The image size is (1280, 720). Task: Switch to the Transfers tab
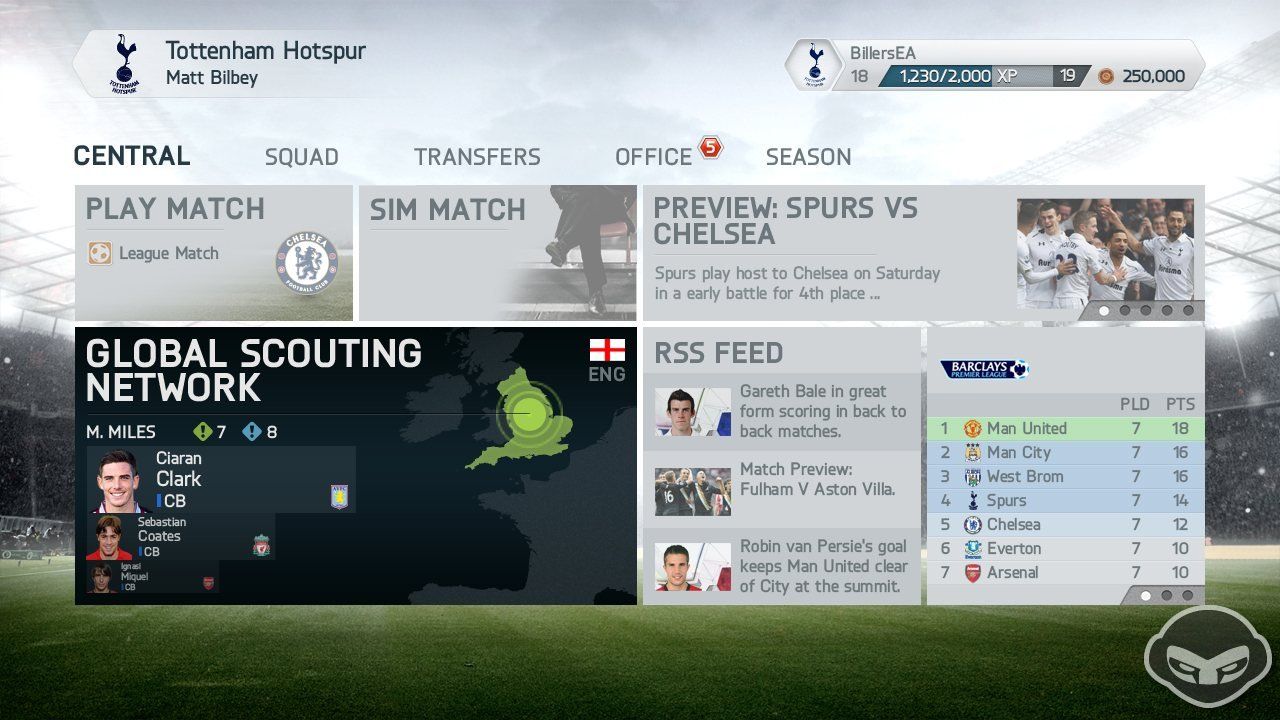tap(477, 157)
